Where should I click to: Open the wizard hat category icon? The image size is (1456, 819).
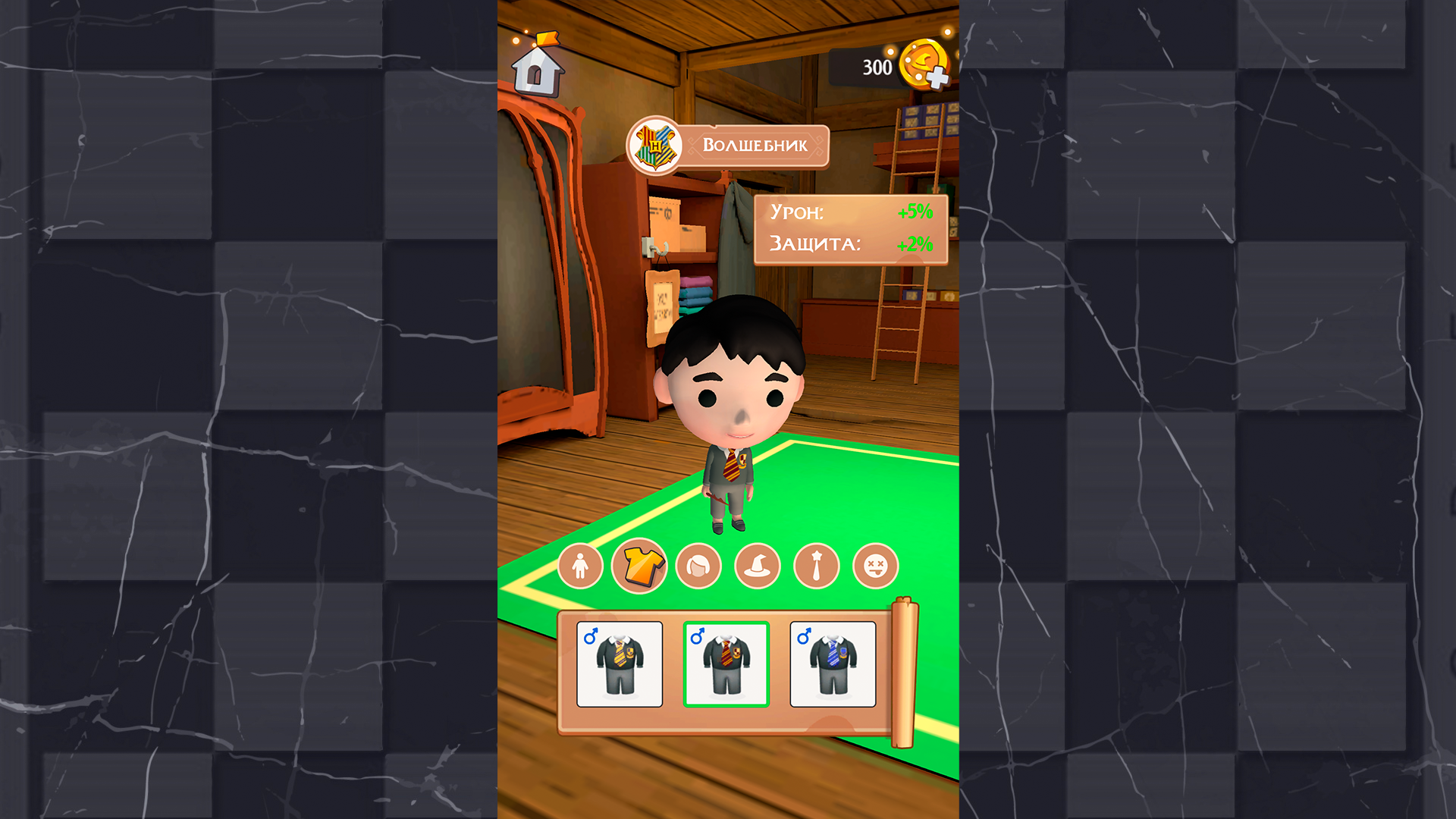(757, 565)
